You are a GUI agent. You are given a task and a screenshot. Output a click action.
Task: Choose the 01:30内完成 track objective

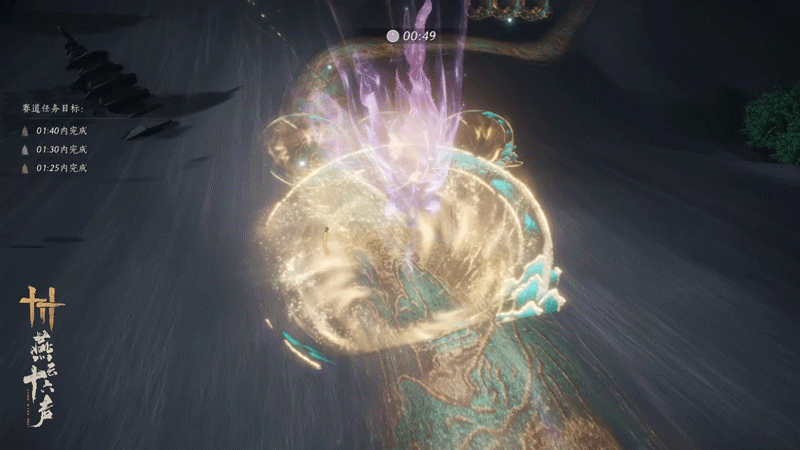point(61,149)
